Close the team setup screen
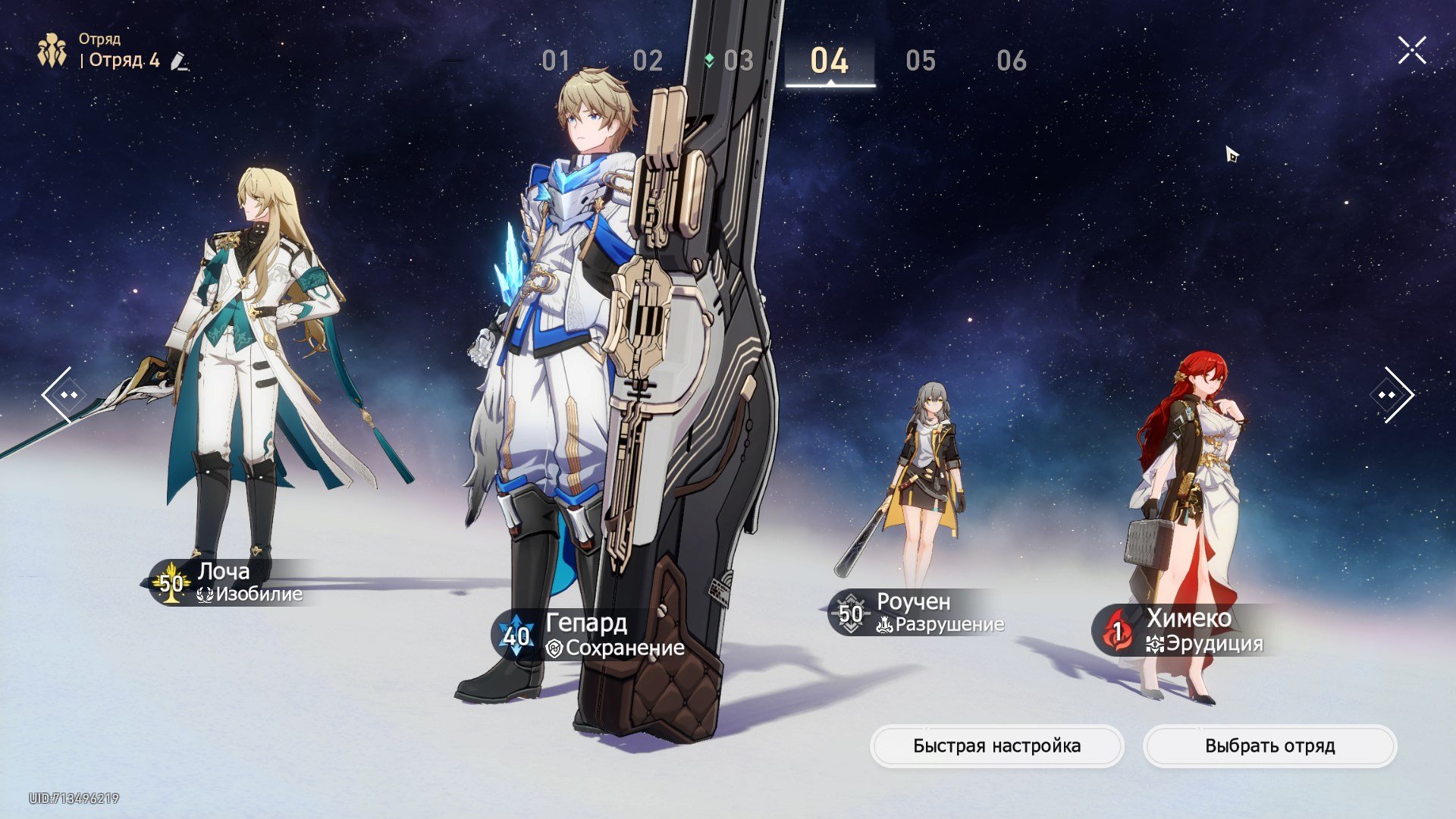Screen dimensions: 1456x819 click(x=1412, y=51)
